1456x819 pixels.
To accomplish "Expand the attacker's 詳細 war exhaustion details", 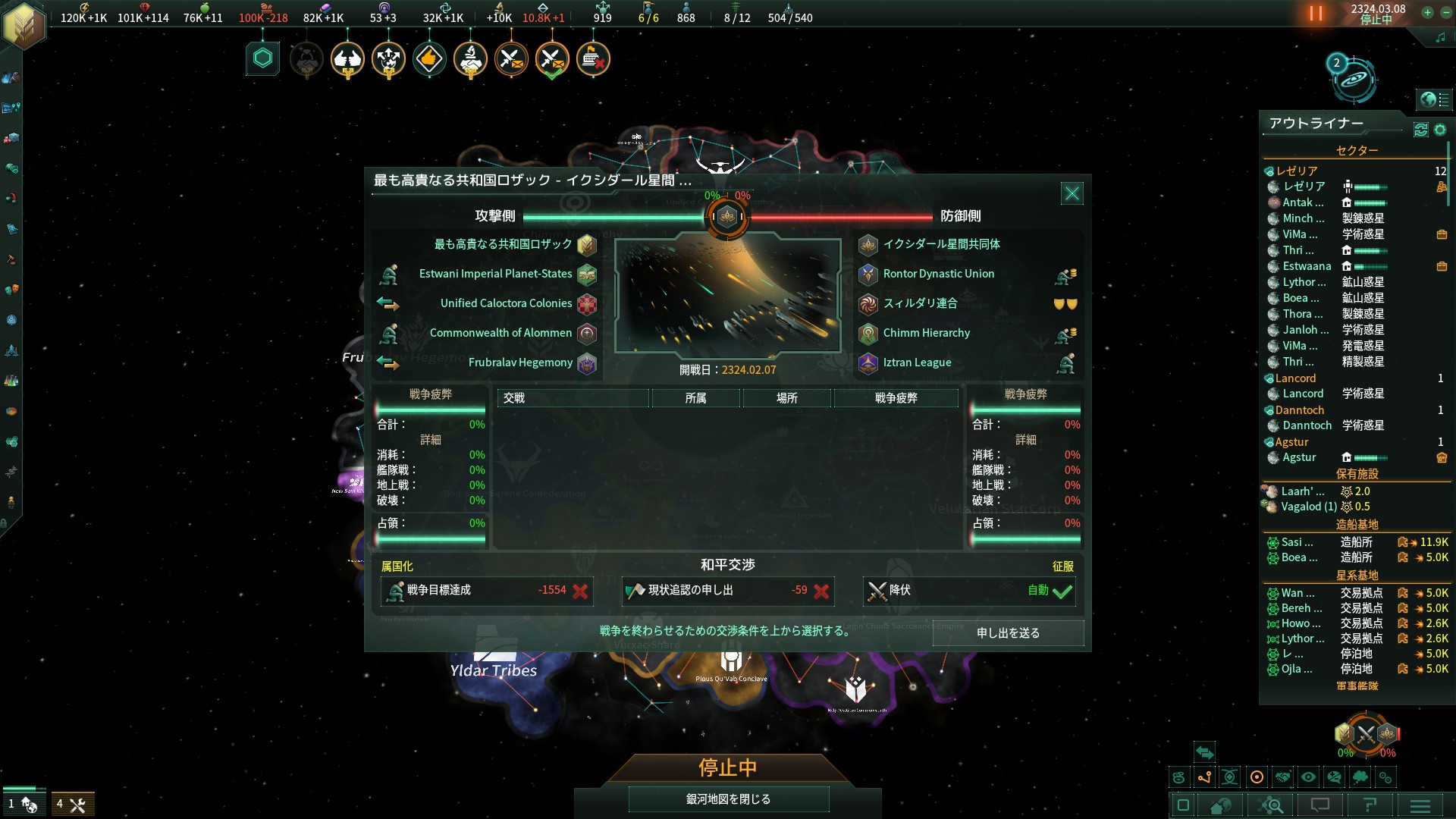I will point(431,440).
